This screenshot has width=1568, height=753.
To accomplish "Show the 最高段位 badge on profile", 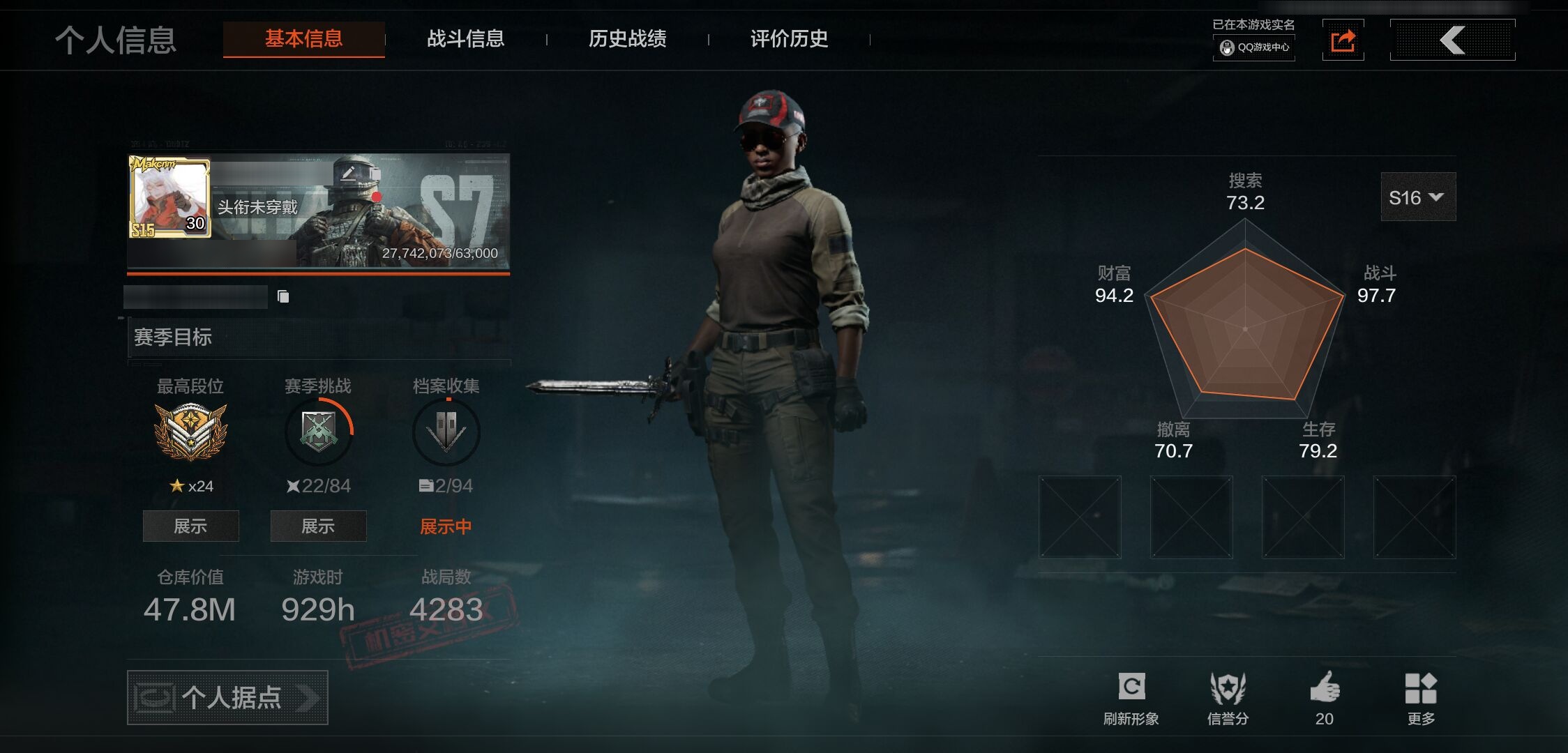I will (190, 526).
